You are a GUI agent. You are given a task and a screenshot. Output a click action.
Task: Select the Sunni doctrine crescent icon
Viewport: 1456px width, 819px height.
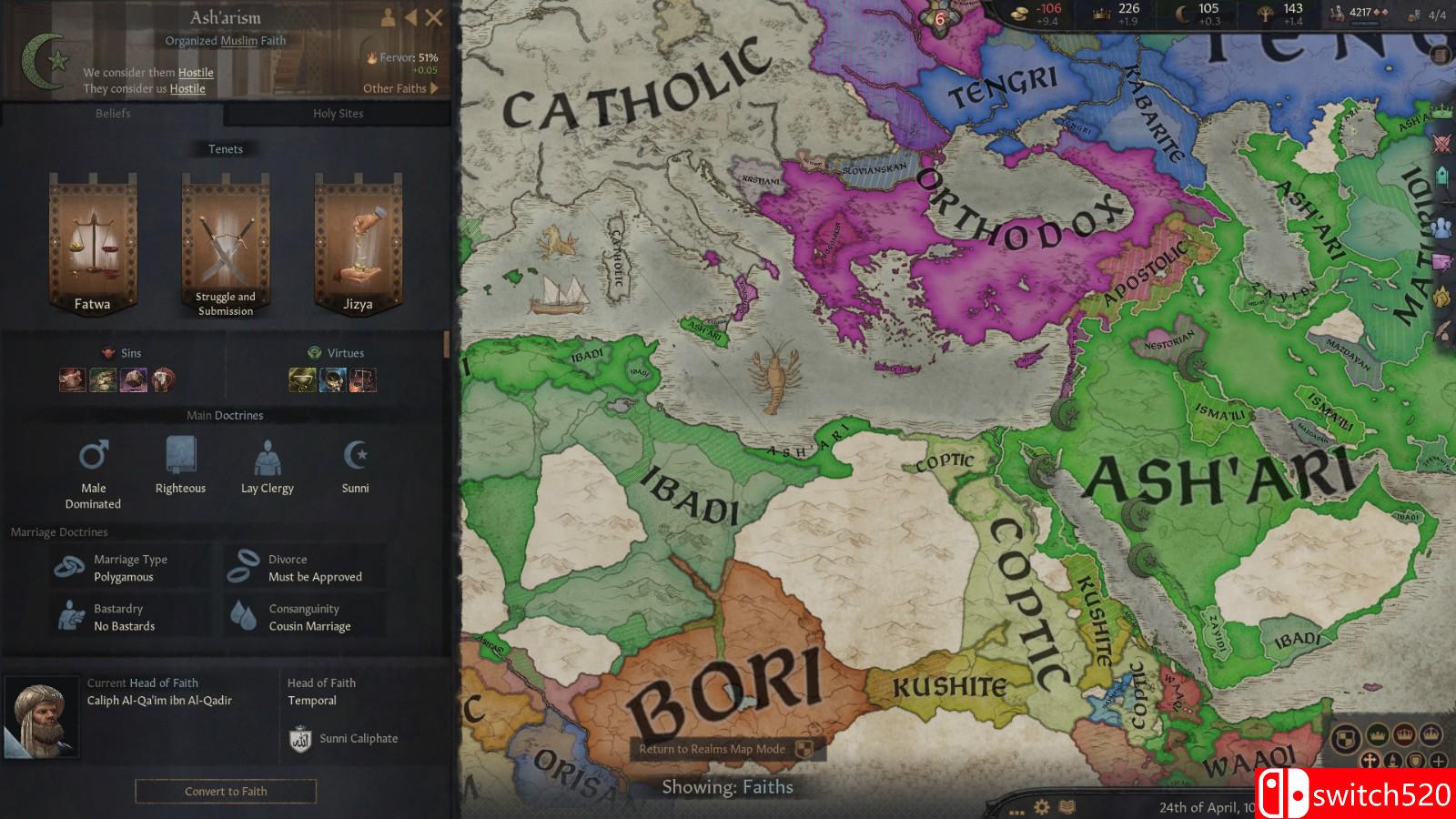(x=355, y=455)
